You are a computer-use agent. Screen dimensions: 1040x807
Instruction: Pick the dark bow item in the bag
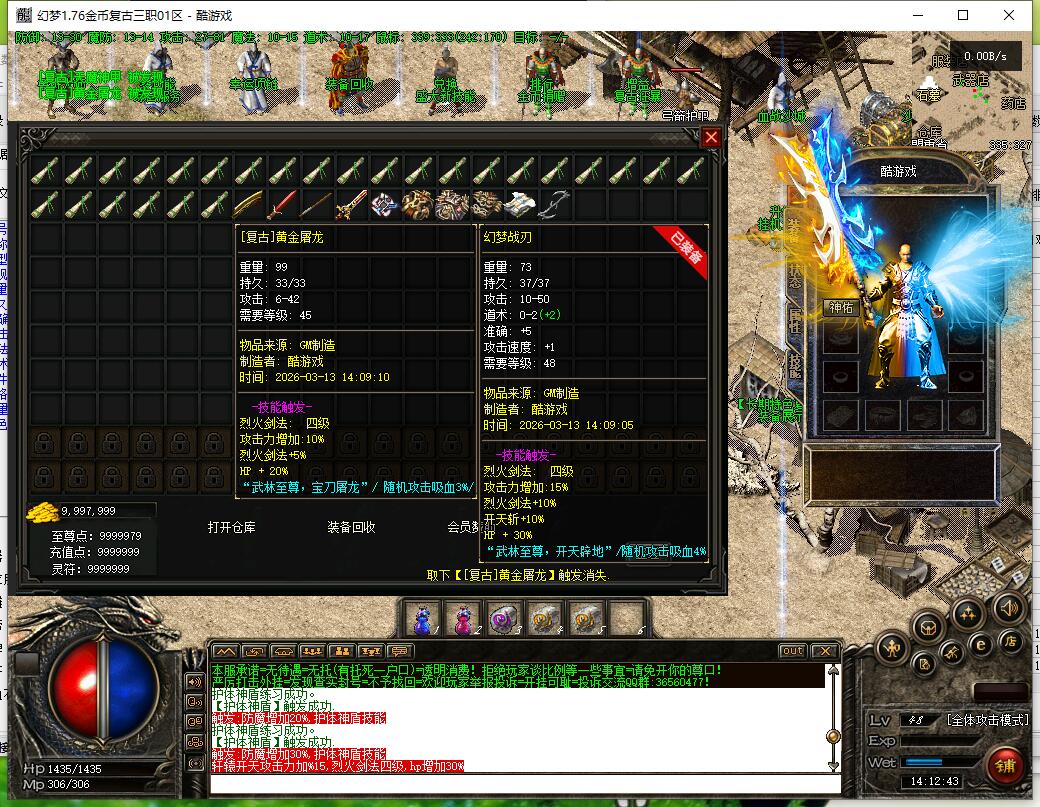[555, 204]
